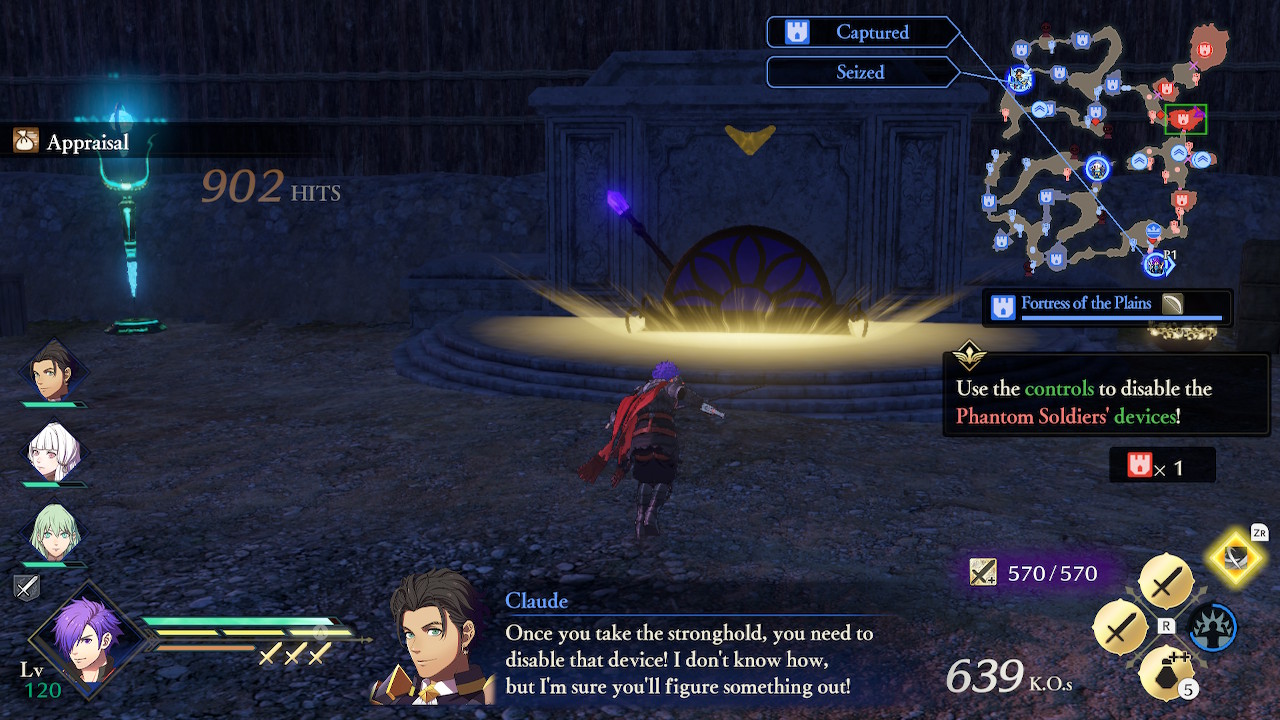The width and height of the screenshot is (1280, 720).
Task: Click the left sword combo attack icon
Action: [x=1121, y=628]
